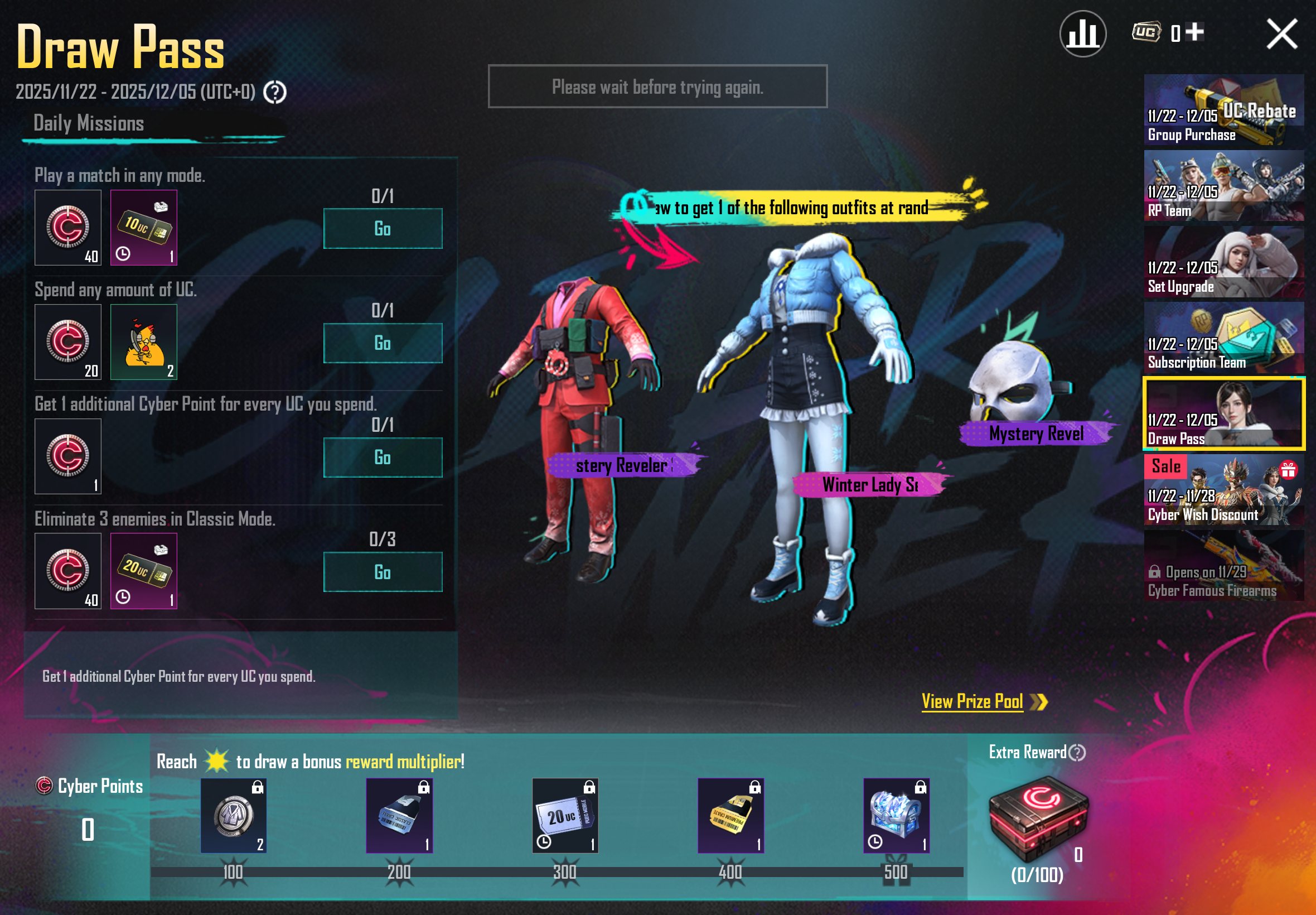The image size is (1316, 915).
Task: Add UC with the plus button
Action: click(x=1195, y=32)
